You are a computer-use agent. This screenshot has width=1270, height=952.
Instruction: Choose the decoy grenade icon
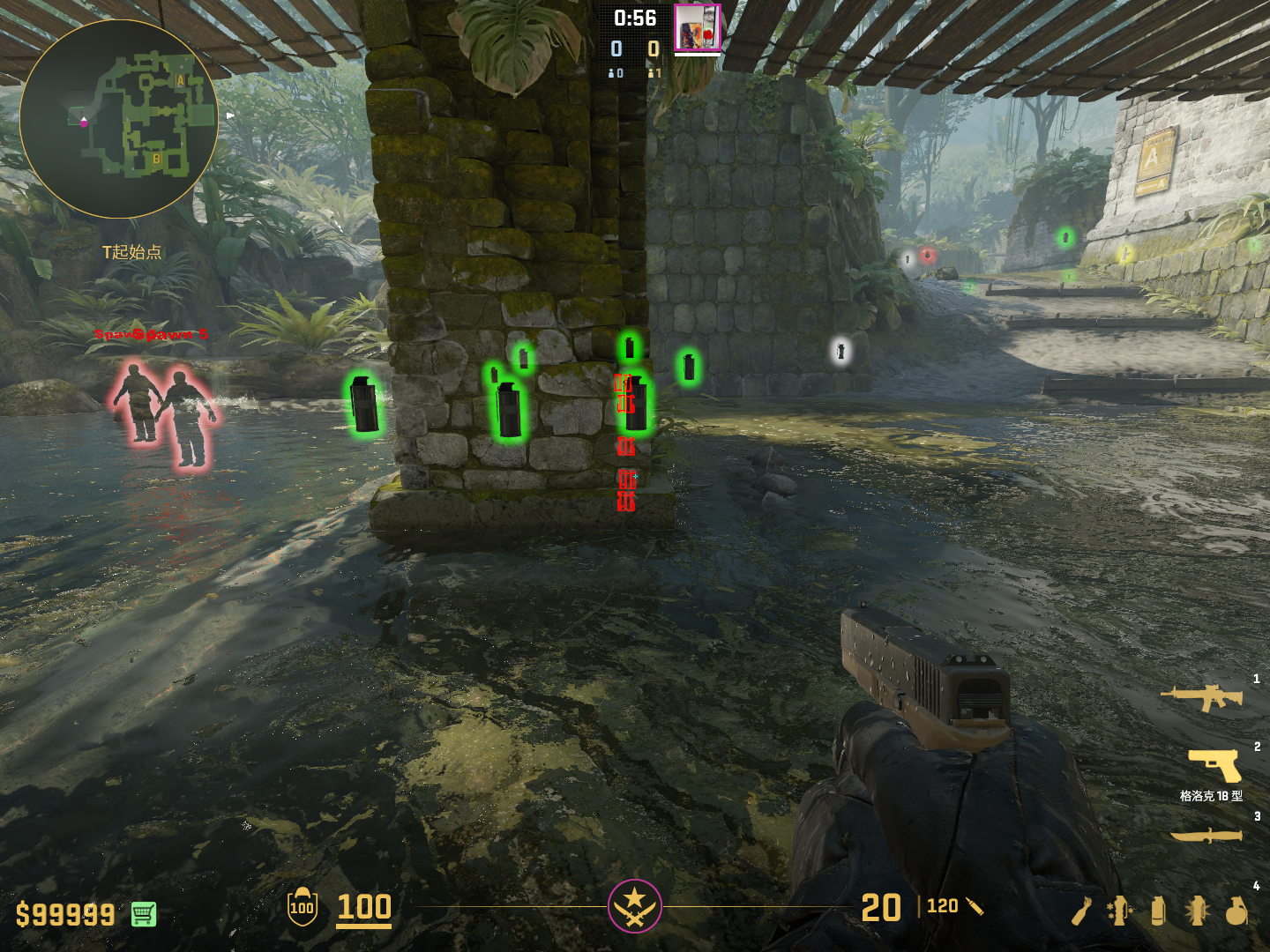[x=1119, y=911]
